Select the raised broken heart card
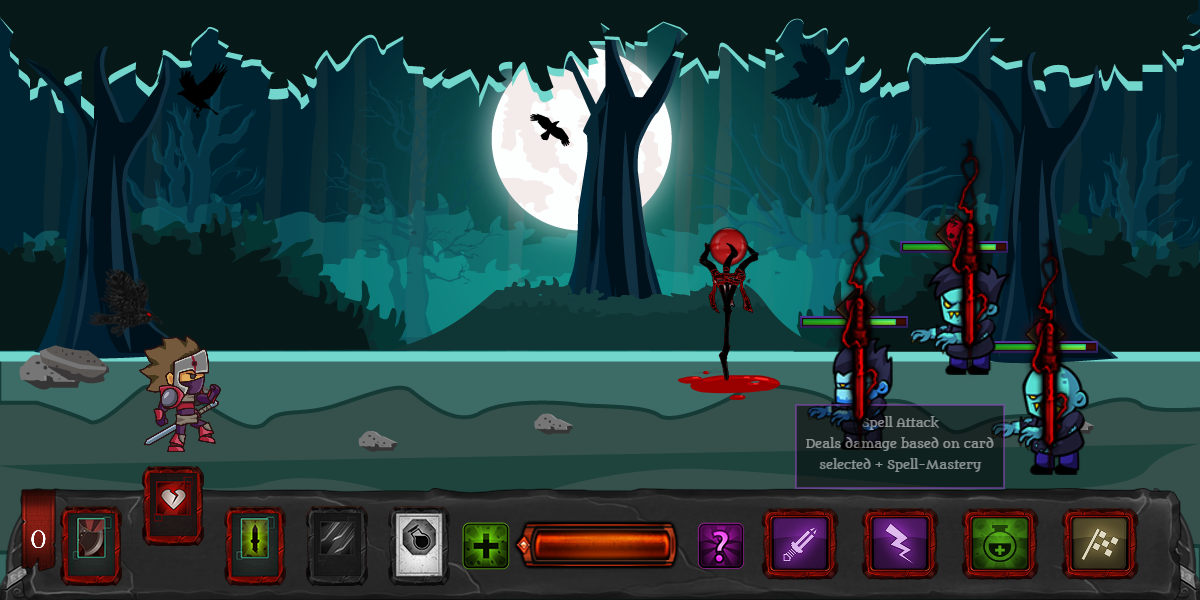The image size is (1200, 600). tap(173, 504)
